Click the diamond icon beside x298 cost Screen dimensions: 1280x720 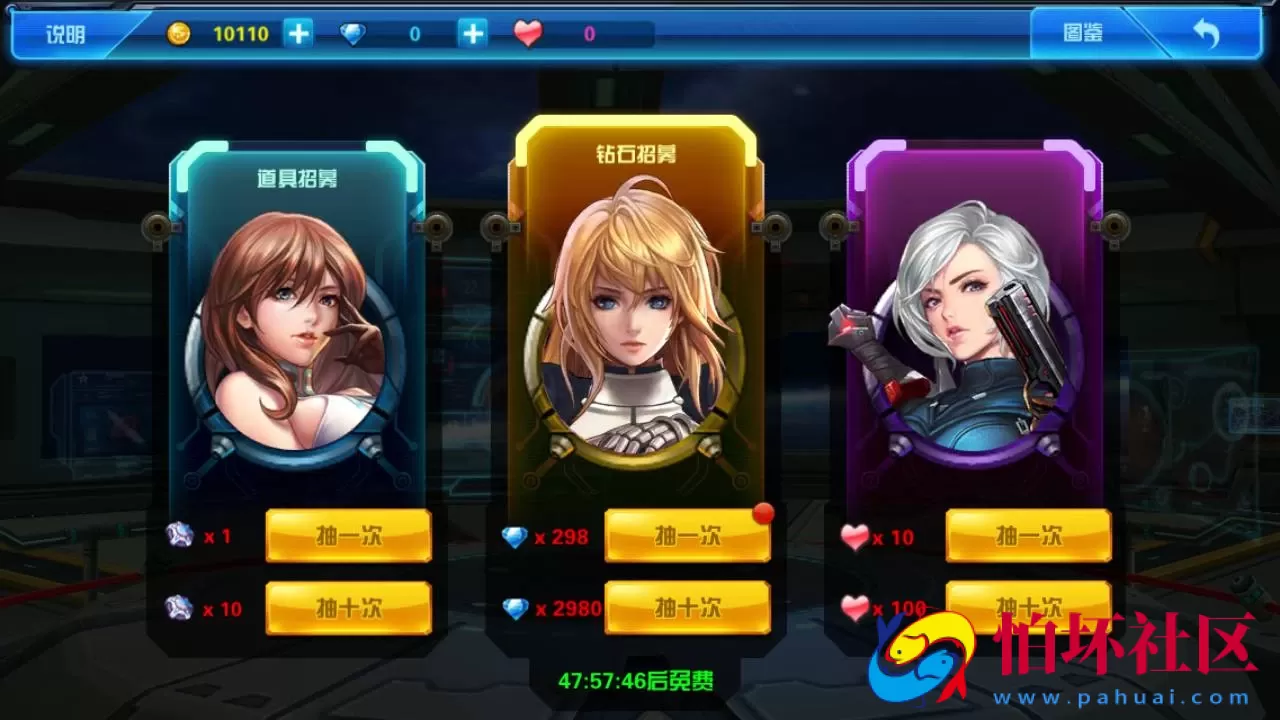click(516, 537)
